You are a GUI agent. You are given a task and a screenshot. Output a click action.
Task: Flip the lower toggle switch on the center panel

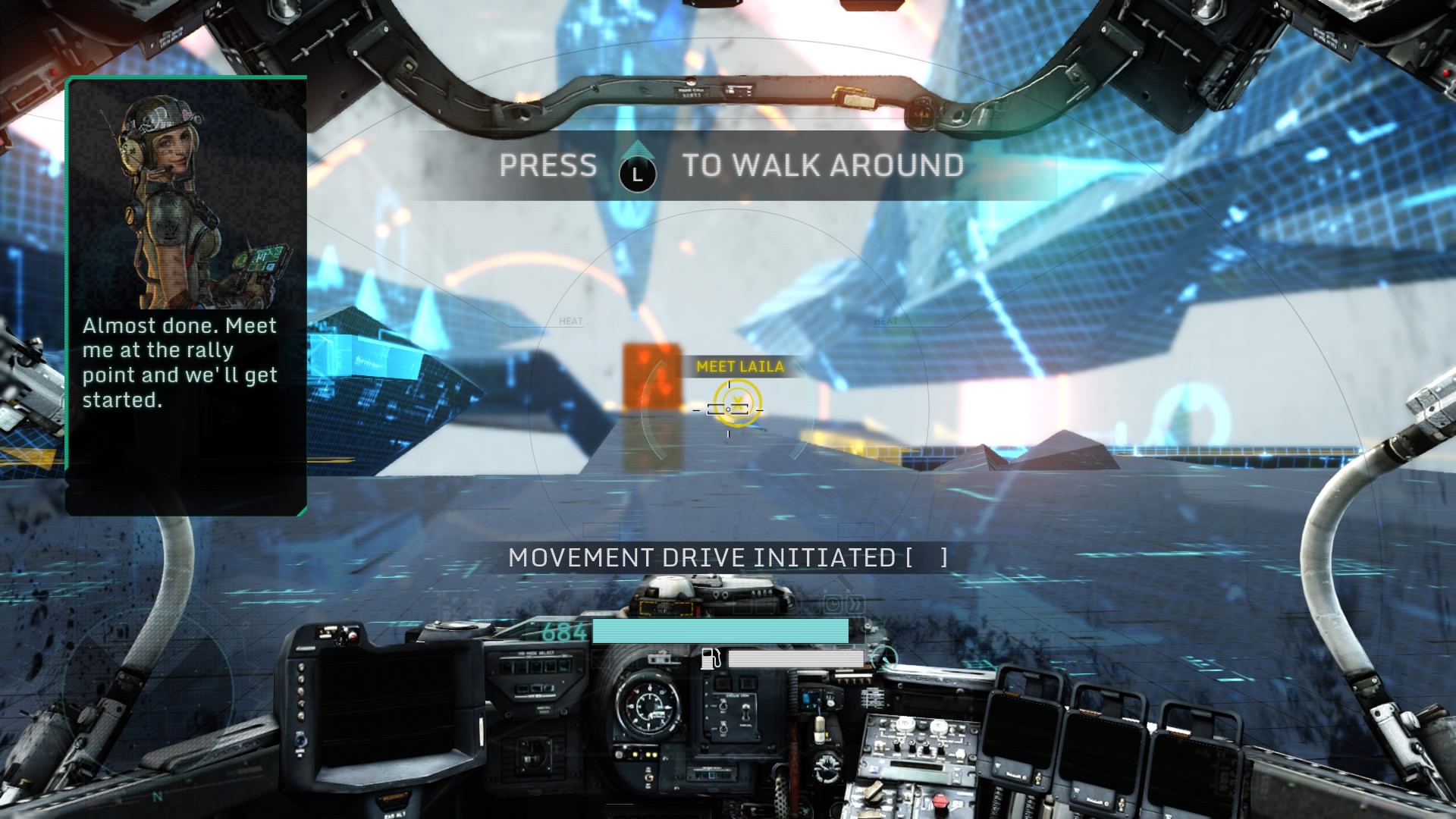coord(723,729)
